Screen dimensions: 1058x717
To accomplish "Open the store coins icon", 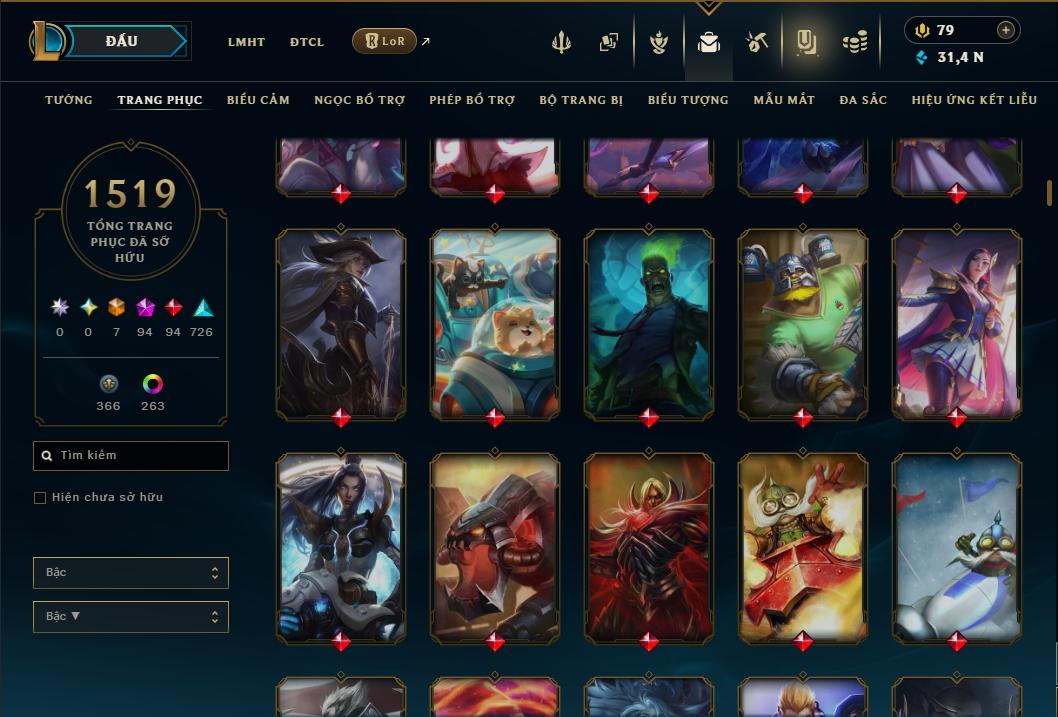I will coord(854,42).
